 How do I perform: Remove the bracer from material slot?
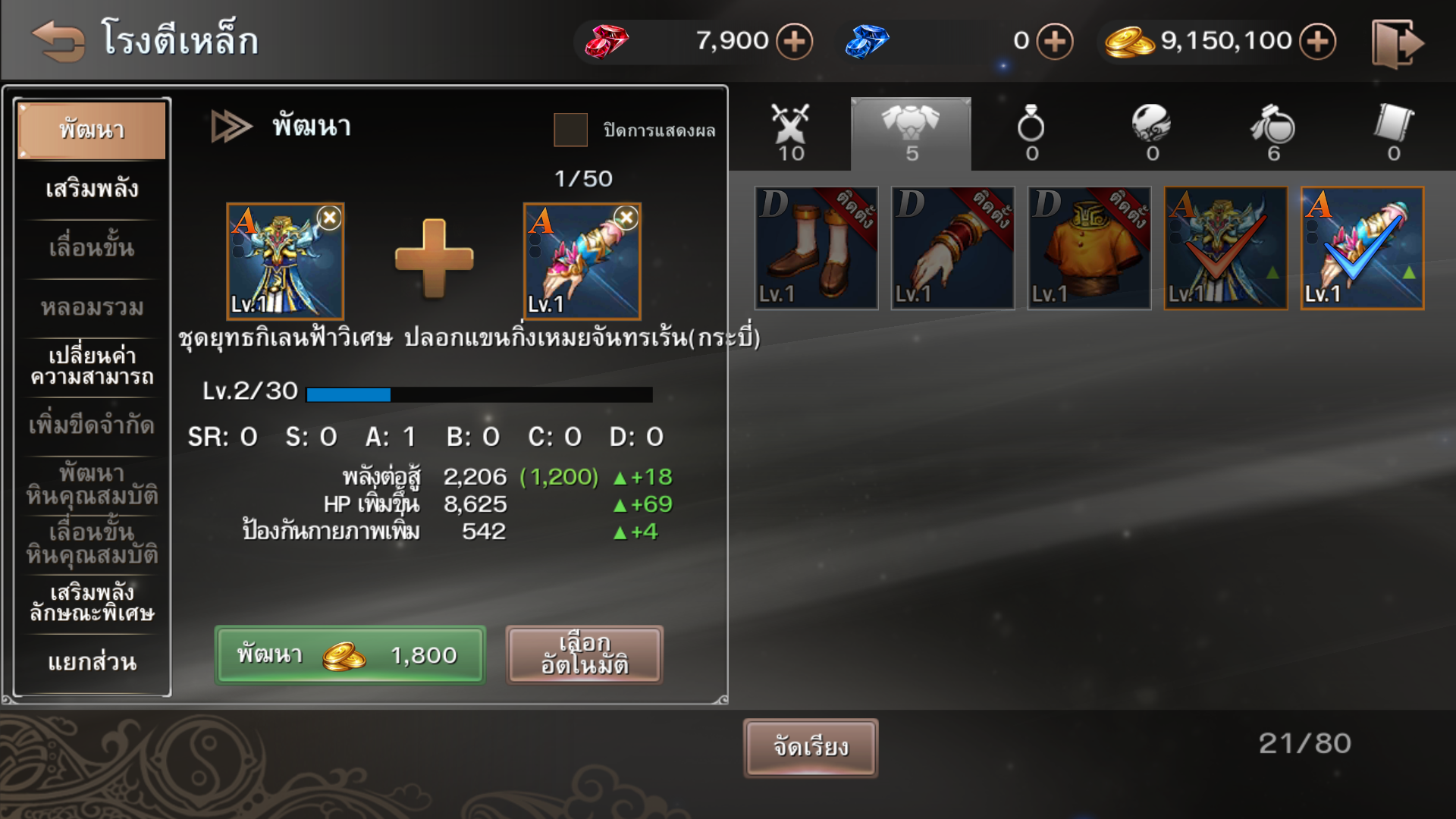tap(626, 218)
